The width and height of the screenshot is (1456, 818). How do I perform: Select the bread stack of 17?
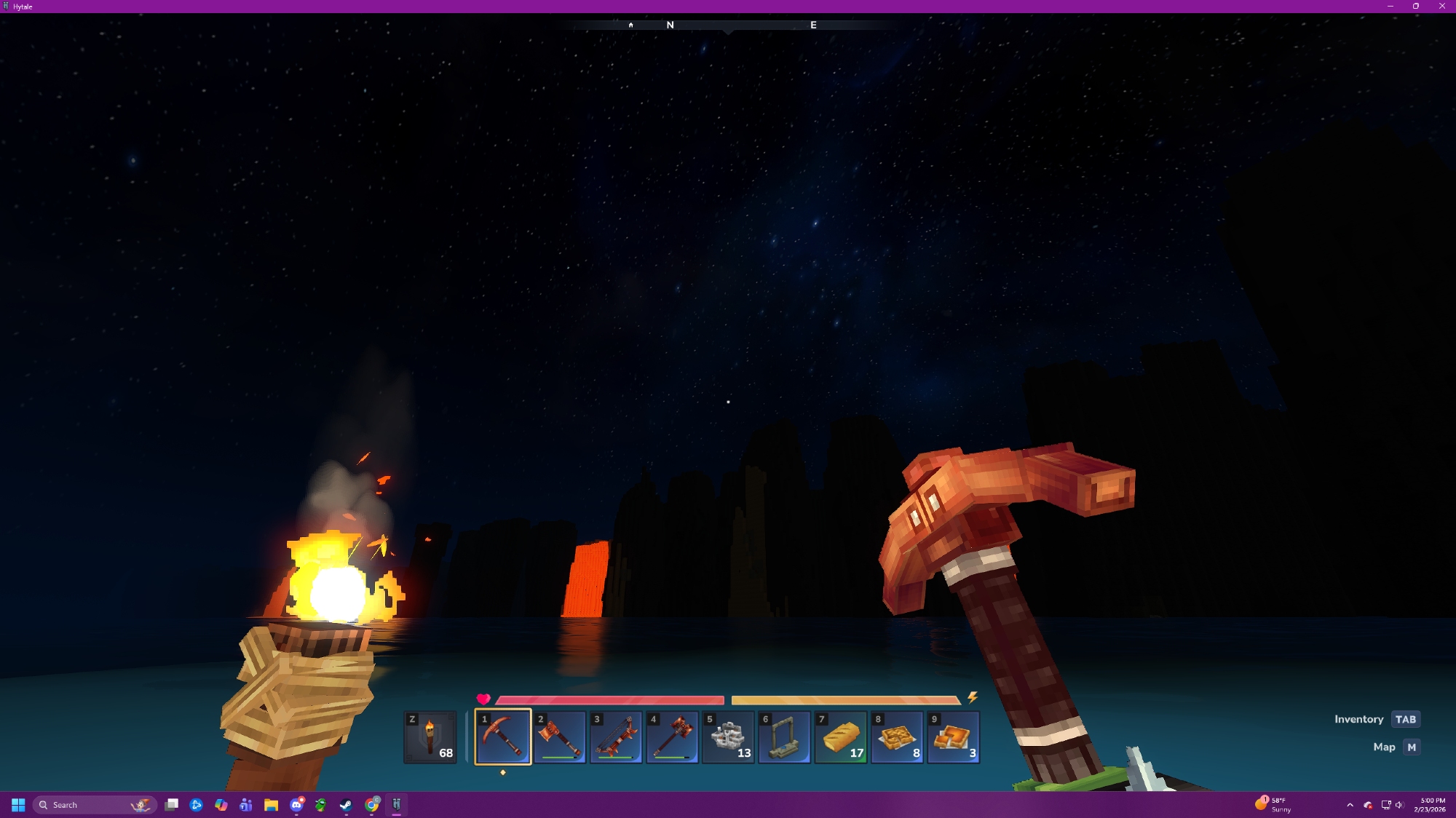point(841,736)
